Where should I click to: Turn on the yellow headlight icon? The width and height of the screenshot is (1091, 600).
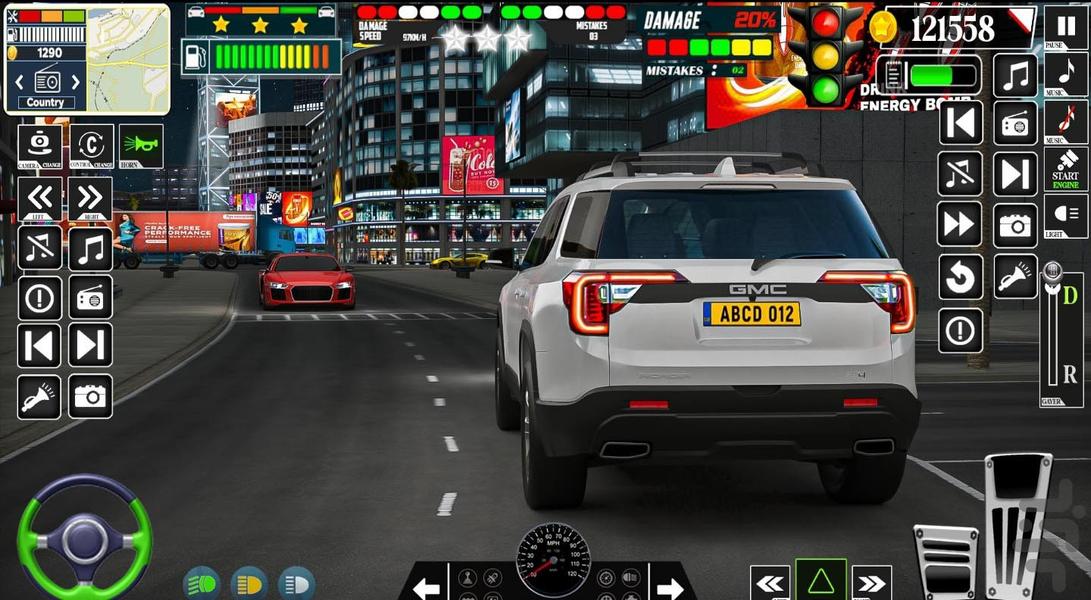[249, 583]
